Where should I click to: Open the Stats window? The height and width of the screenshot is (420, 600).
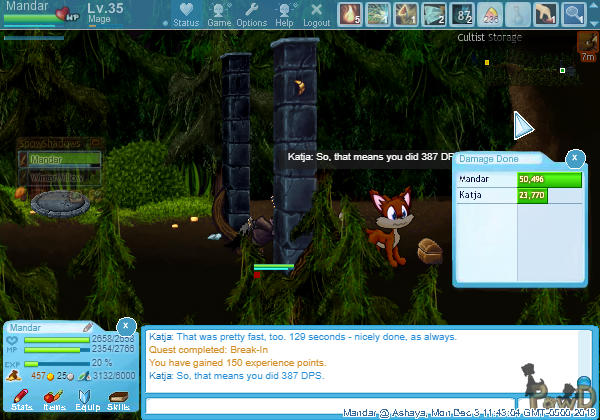pyautogui.click(x=22, y=402)
